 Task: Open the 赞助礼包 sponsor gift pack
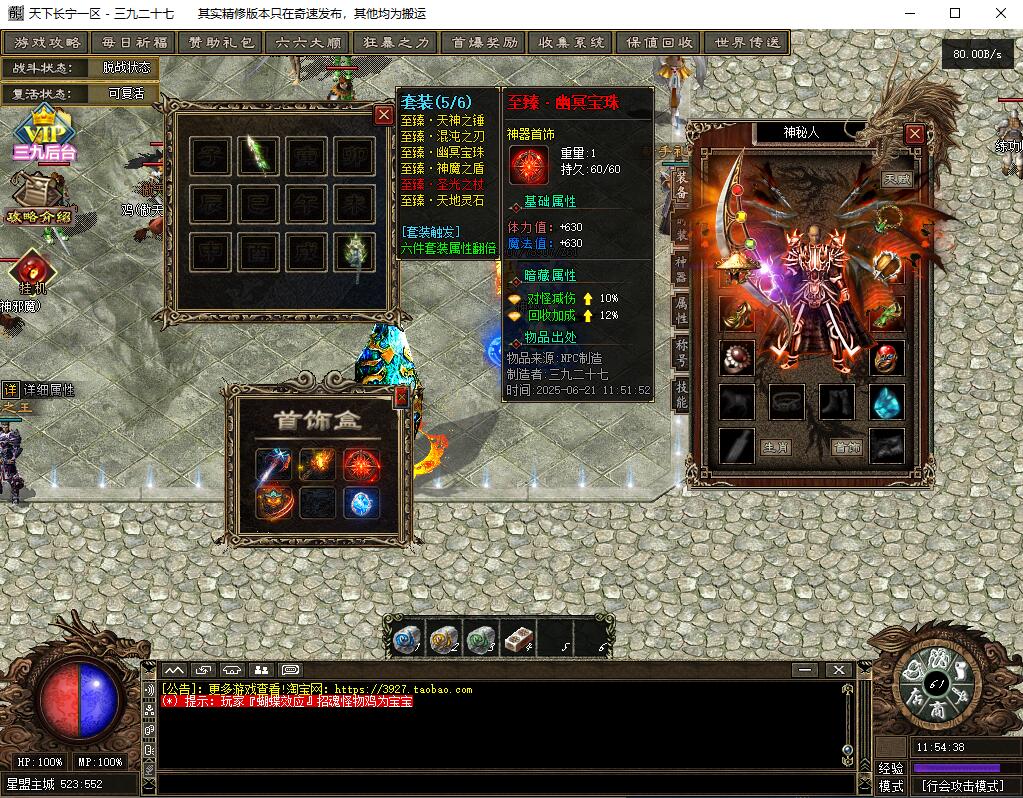pos(220,43)
